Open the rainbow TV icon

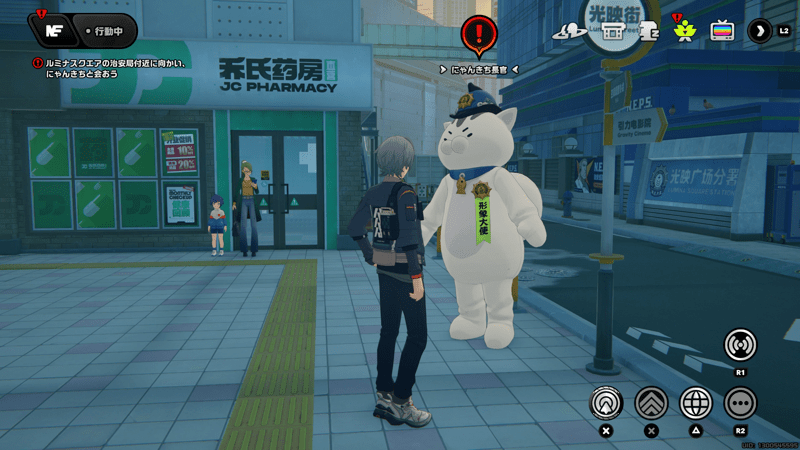click(722, 30)
